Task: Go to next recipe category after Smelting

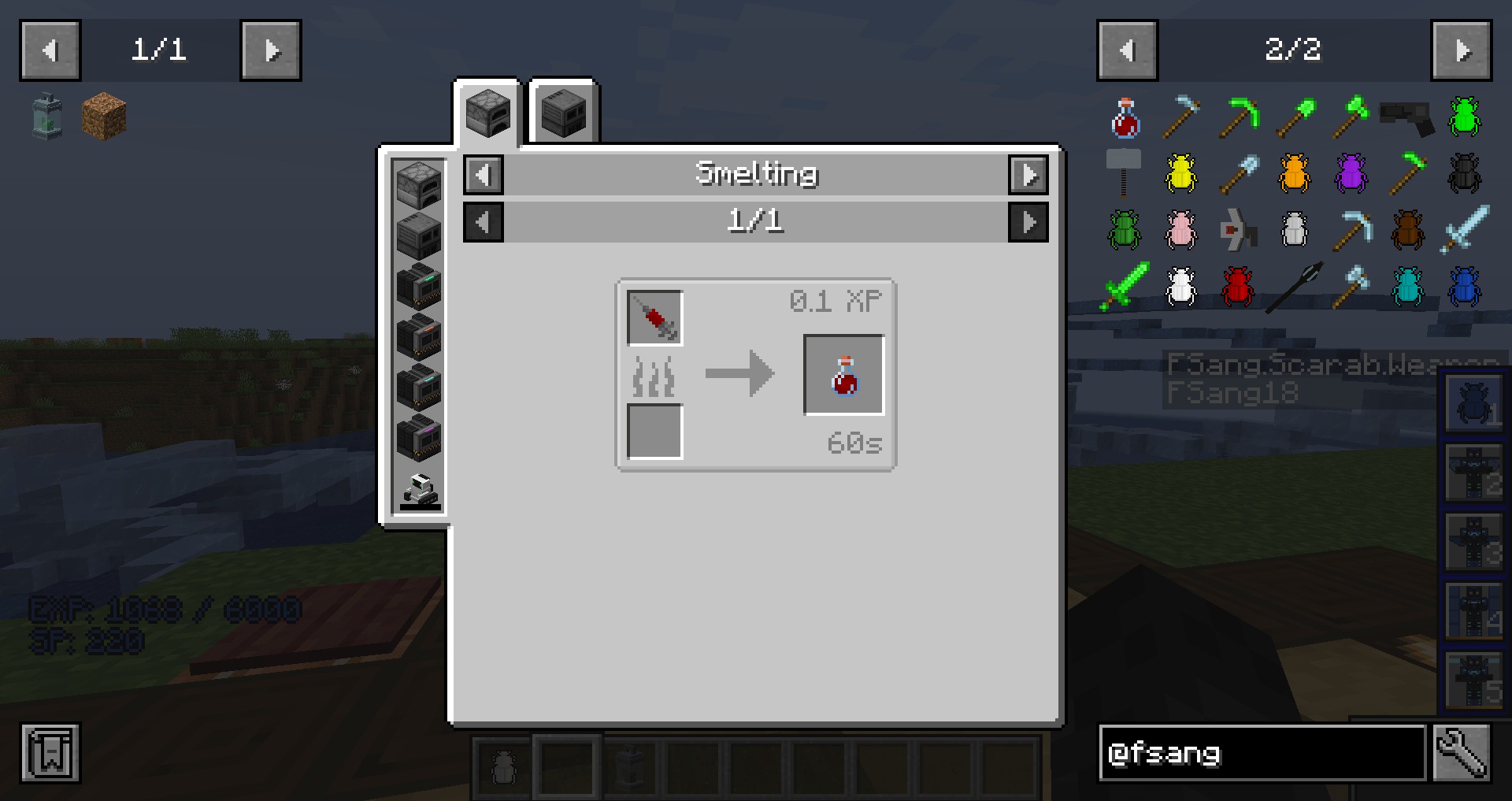Action: tap(1028, 174)
